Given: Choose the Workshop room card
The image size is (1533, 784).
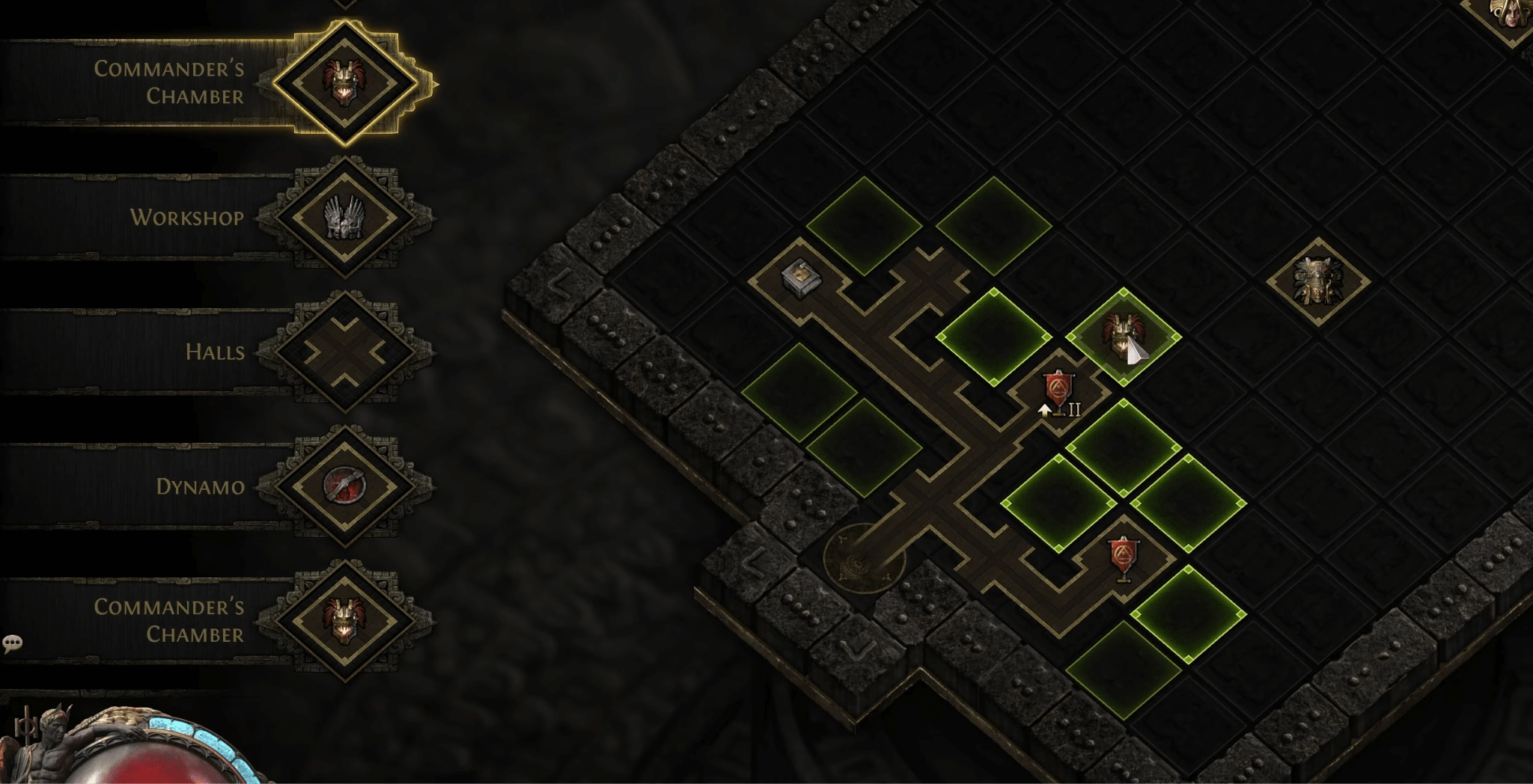Looking at the screenshot, I should coord(344,217).
